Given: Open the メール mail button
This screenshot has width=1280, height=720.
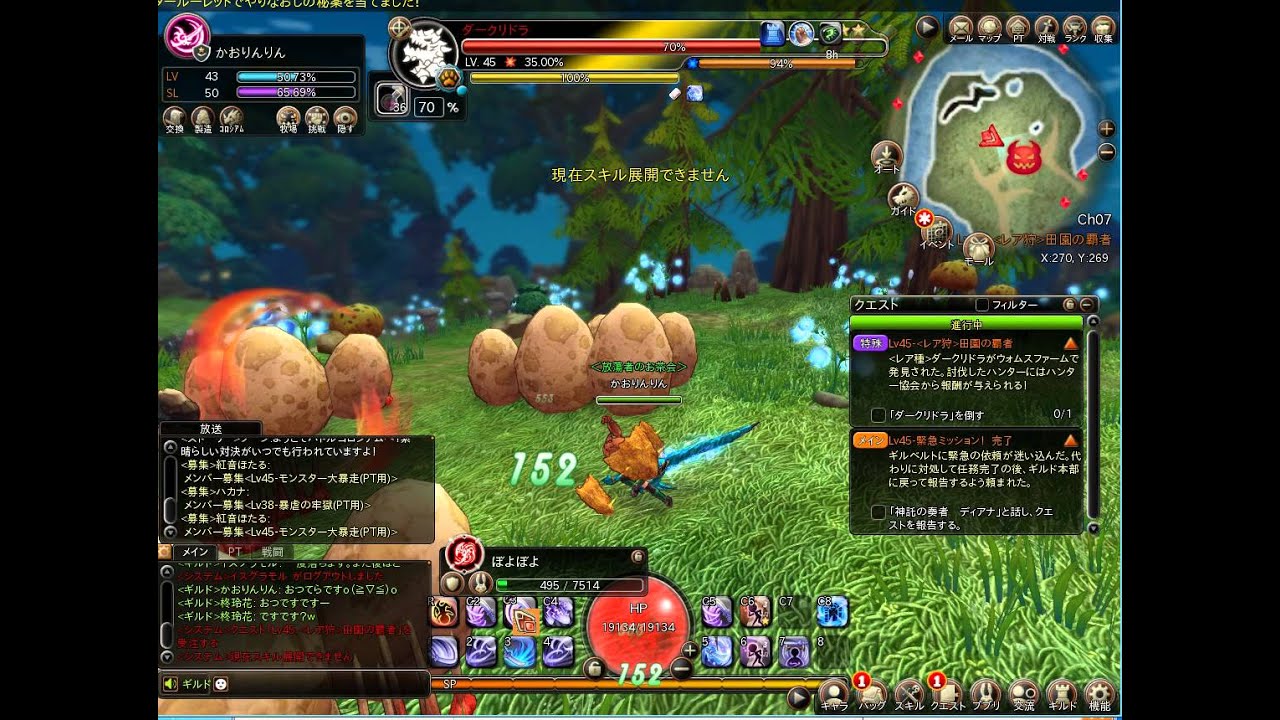Looking at the screenshot, I should pyautogui.click(x=960, y=28).
